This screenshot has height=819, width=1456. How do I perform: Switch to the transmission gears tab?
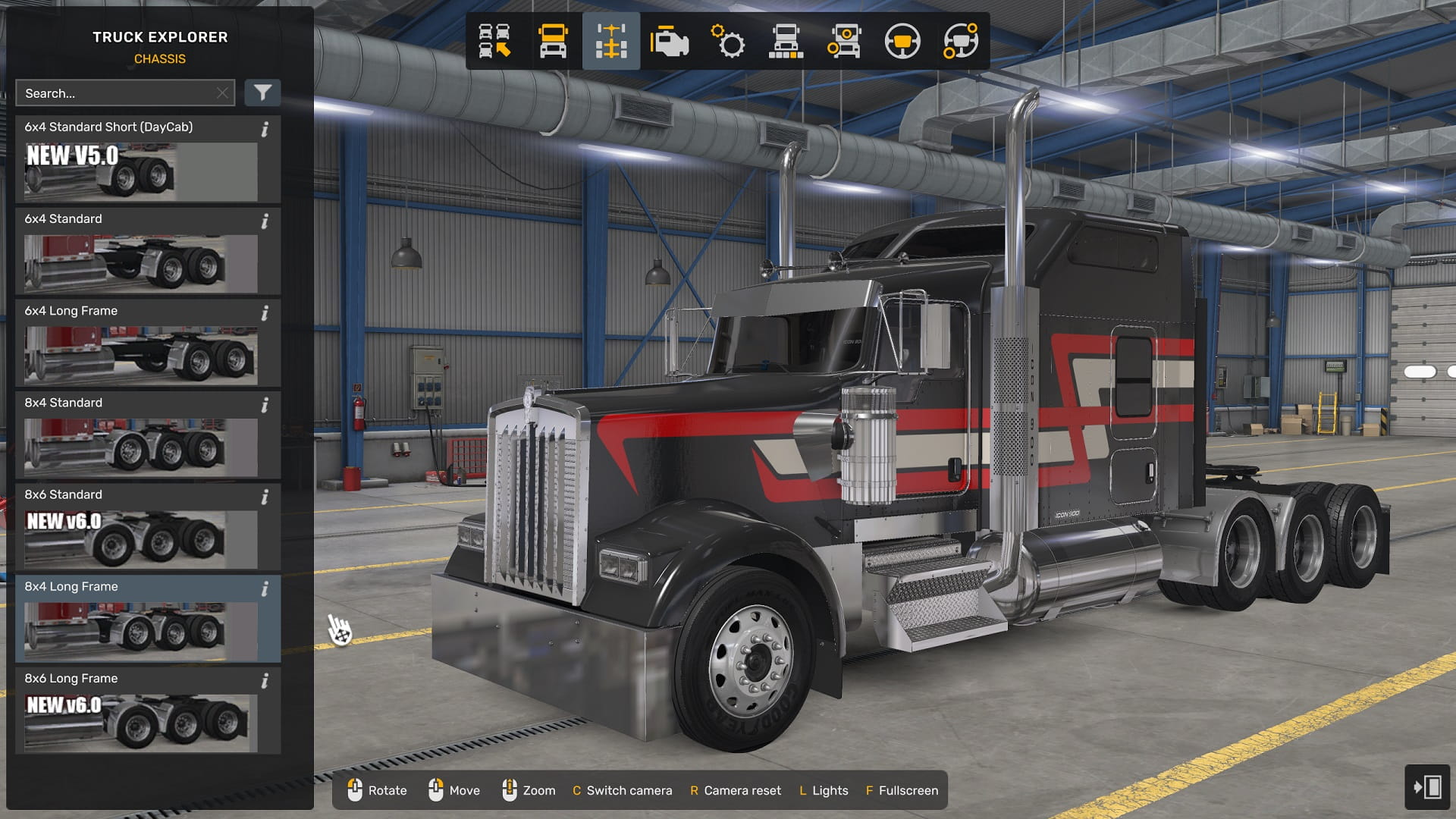pos(728,41)
